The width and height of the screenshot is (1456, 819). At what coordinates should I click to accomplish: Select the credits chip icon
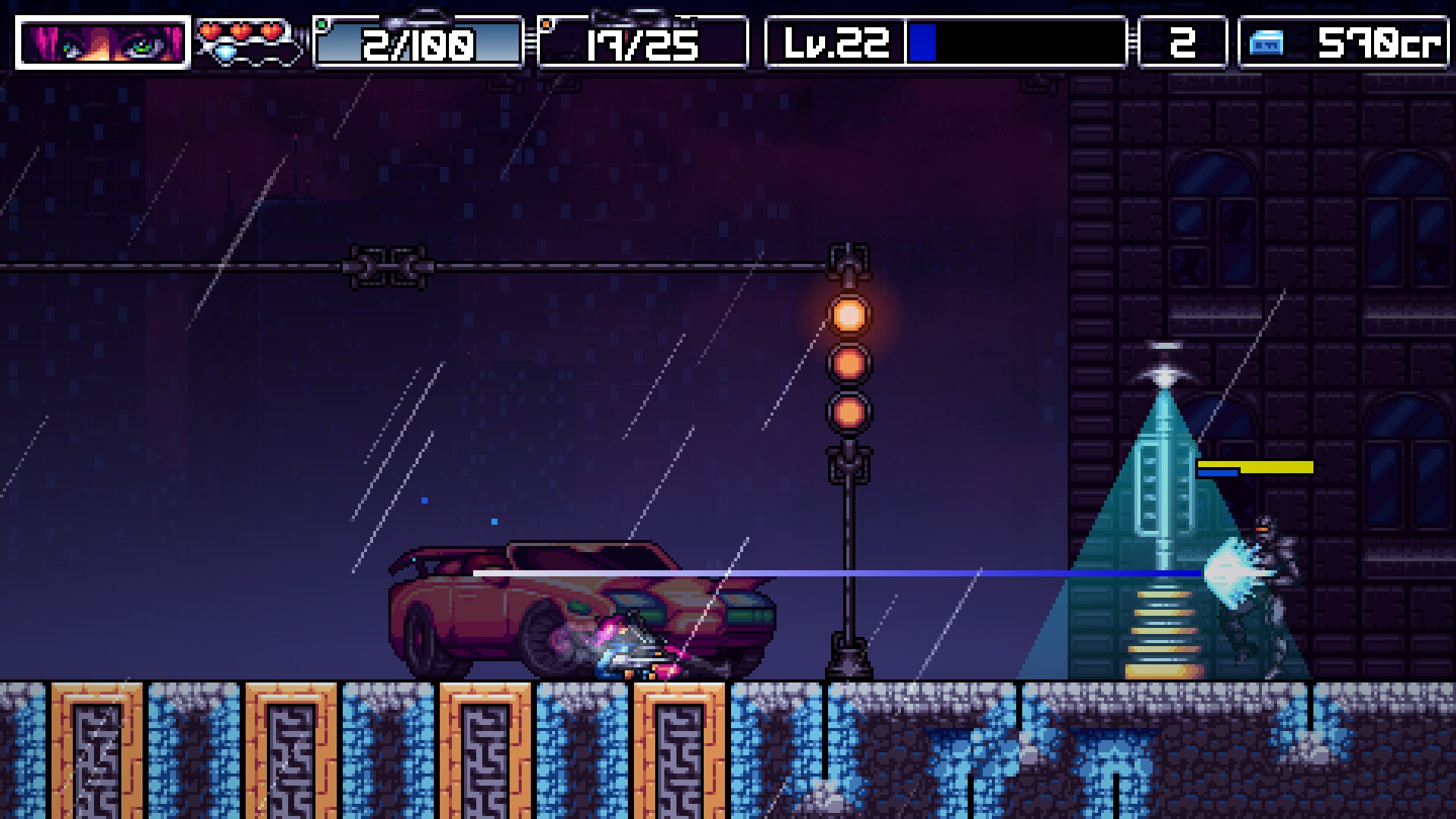pyautogui.click(x=1266, y=43)
